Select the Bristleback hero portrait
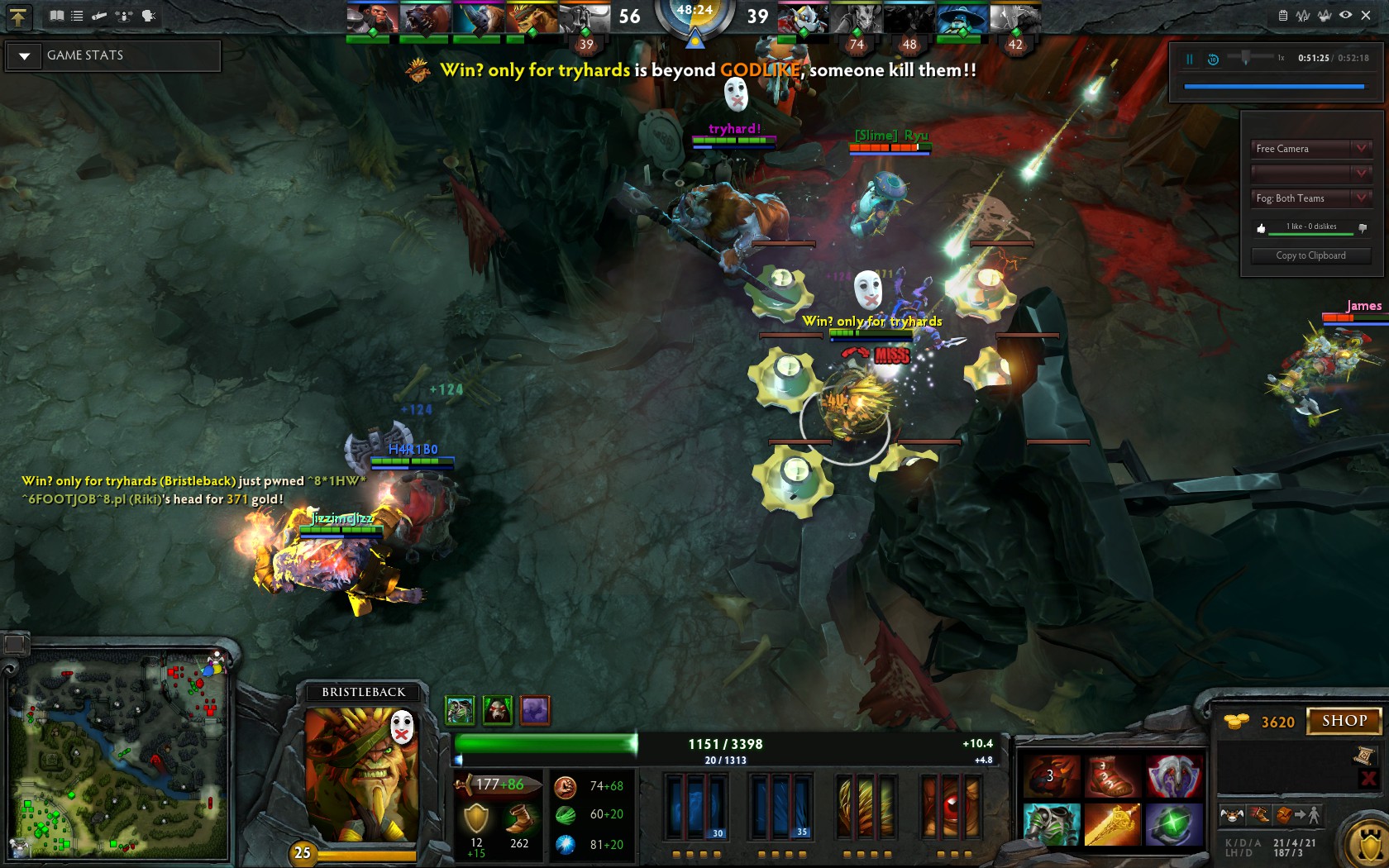The image size is (1389, 868). point(361,775)
